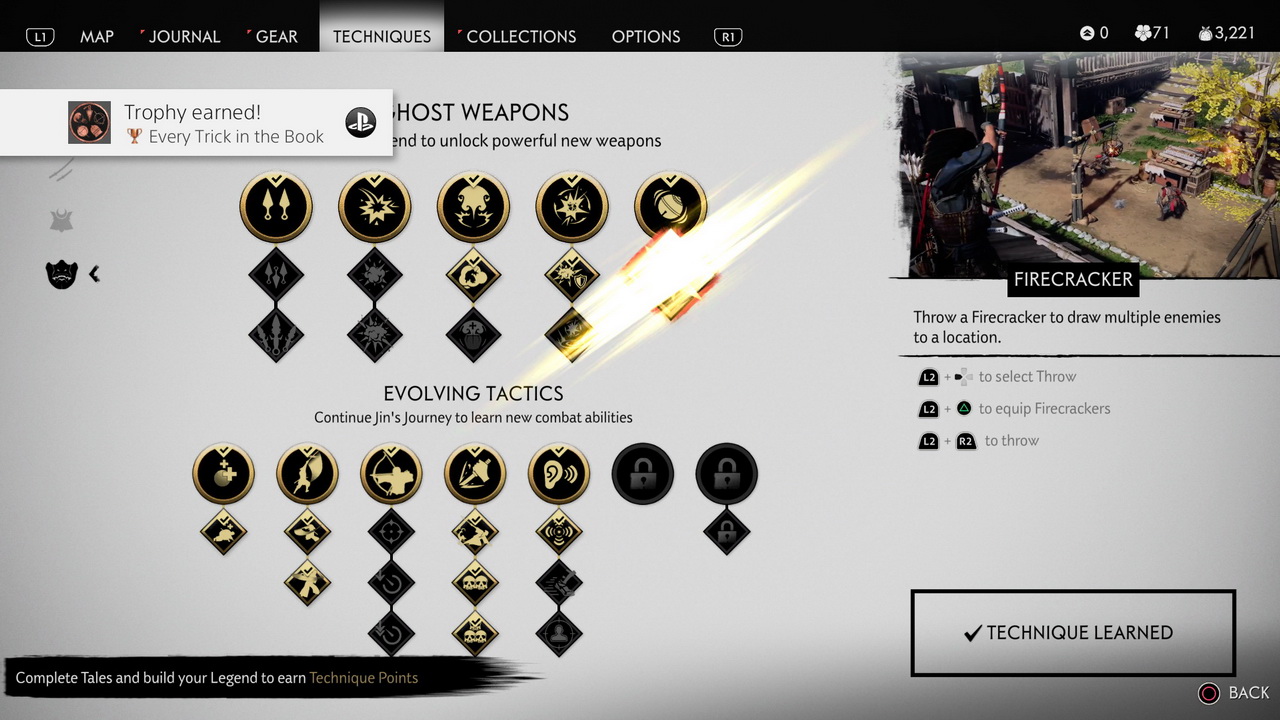
Task: Select the double-skull upgrade diamond at bottom
Action: point(475,631)
